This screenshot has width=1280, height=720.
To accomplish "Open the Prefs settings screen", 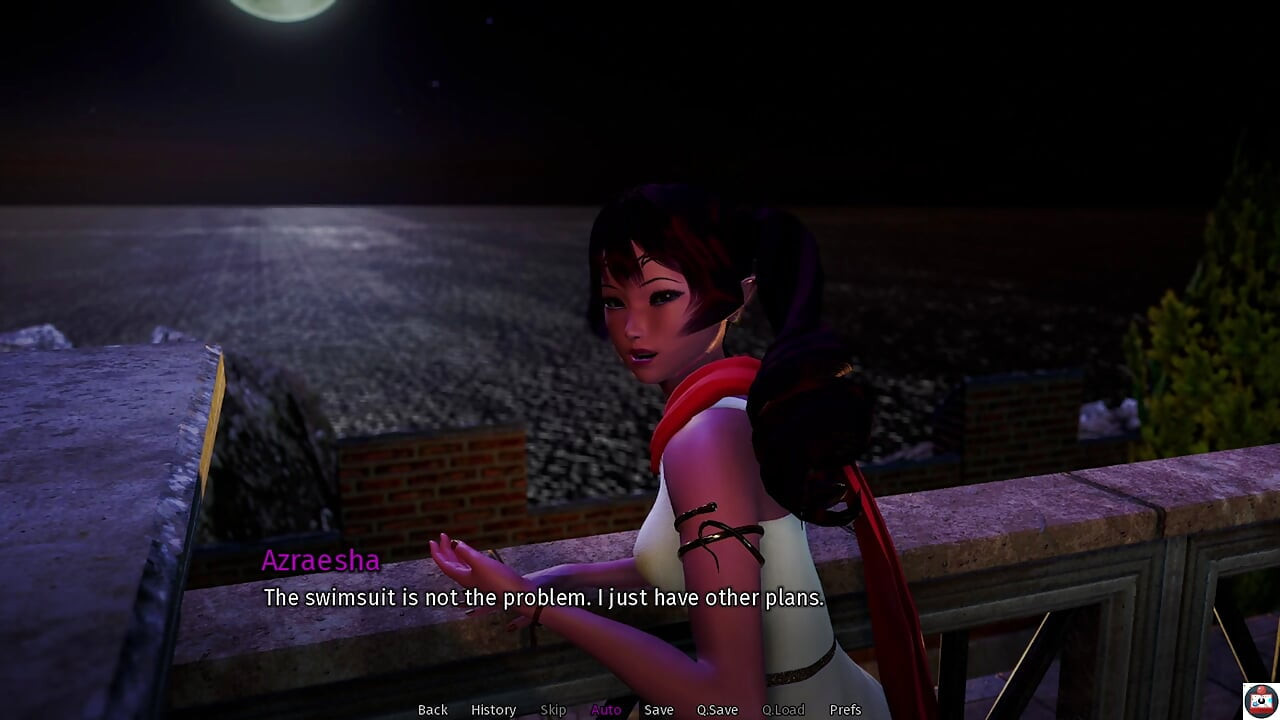I will [x=845, y=710].
